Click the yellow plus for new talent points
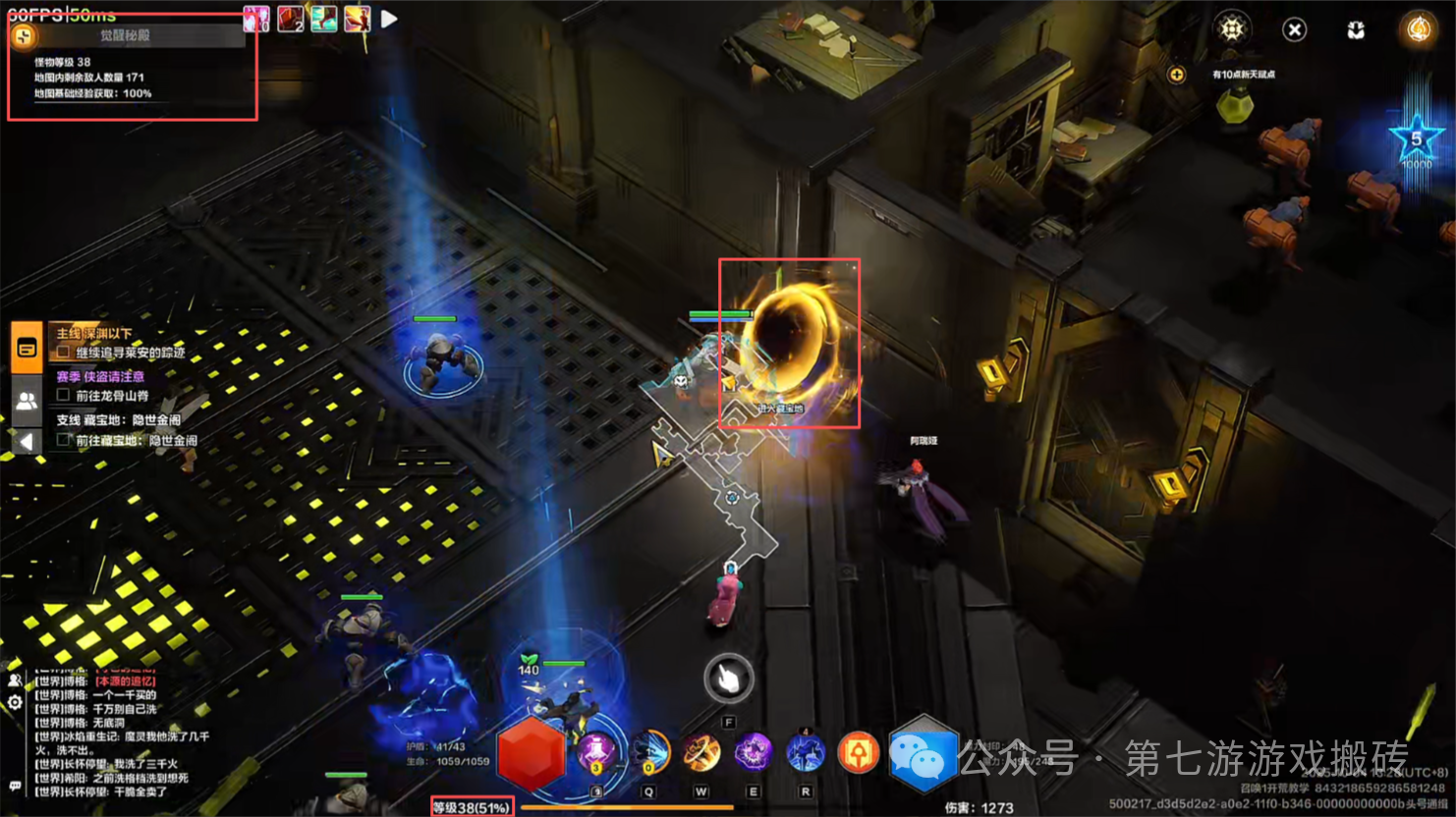 click(x=1176, y=75)
